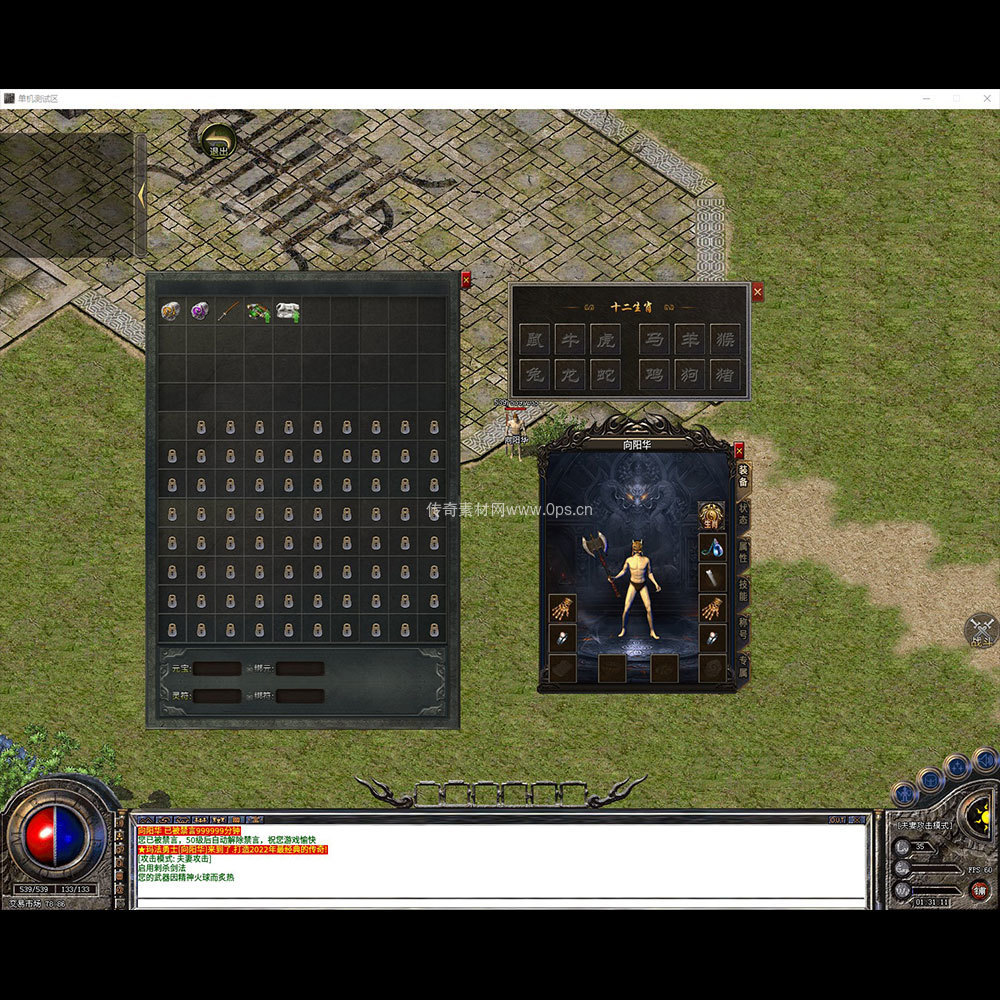This screenshot has height=1000, width=1000.
Task: Show the 技能 skills tab
Action: tap(744, 590)
